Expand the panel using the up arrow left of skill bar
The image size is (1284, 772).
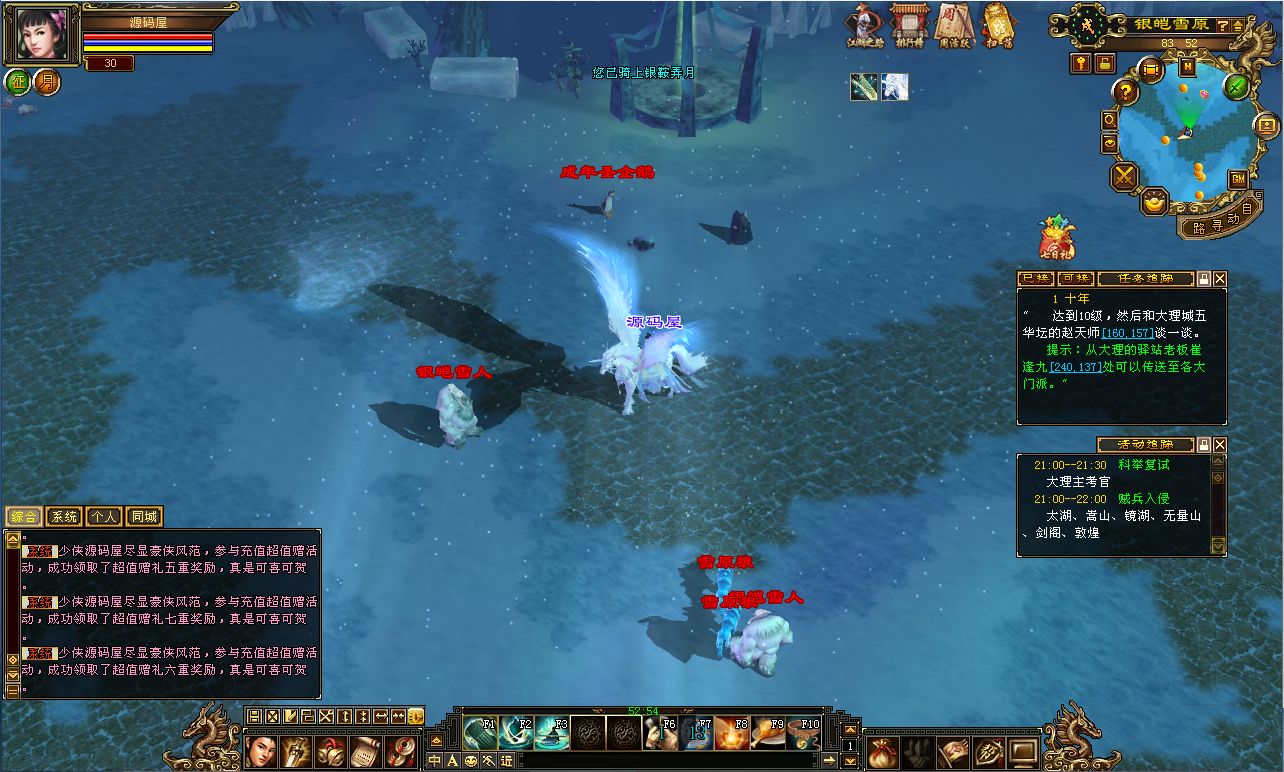(x=436, y=740)
